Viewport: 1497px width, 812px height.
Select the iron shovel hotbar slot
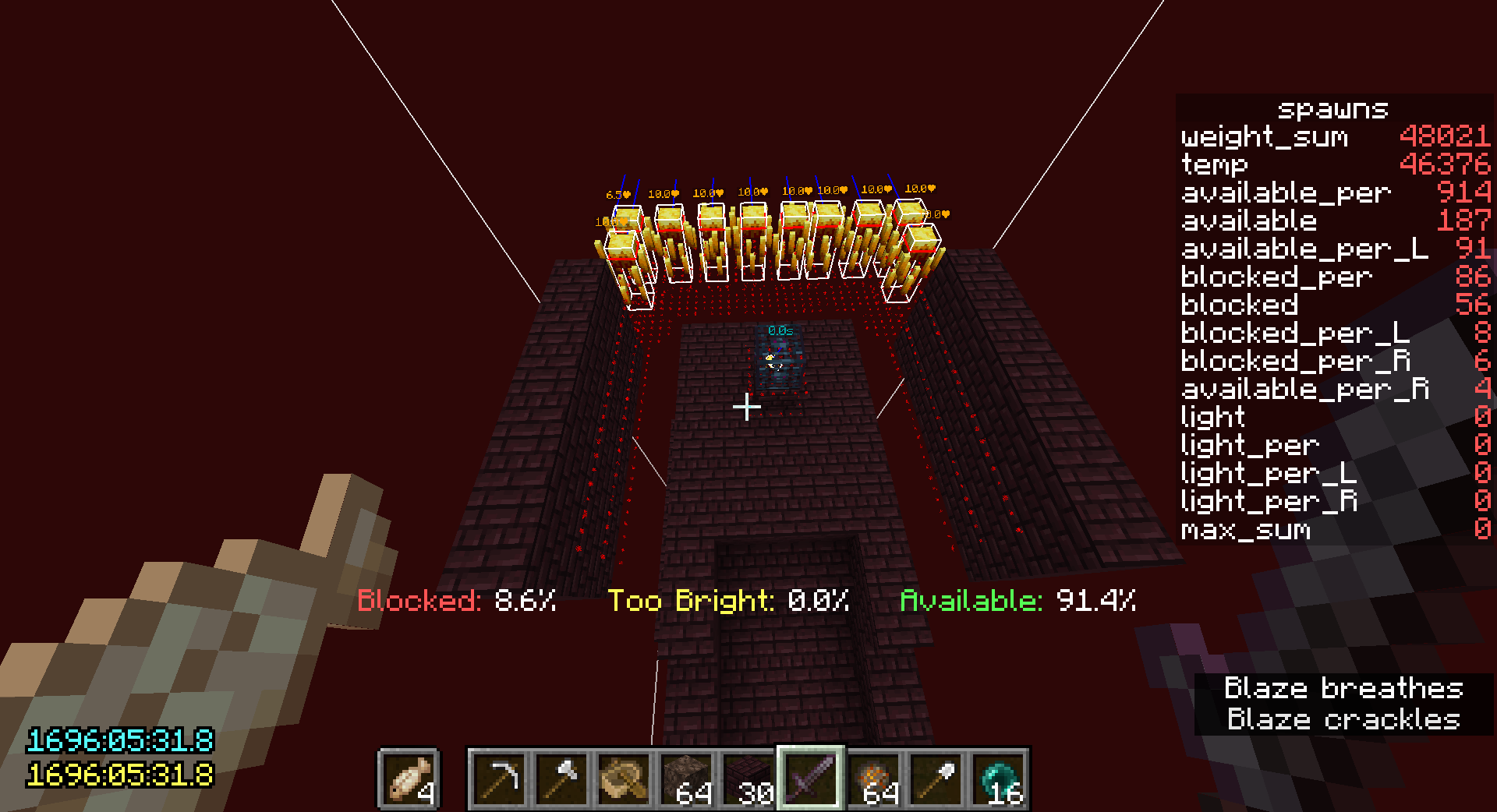point(936,778)
